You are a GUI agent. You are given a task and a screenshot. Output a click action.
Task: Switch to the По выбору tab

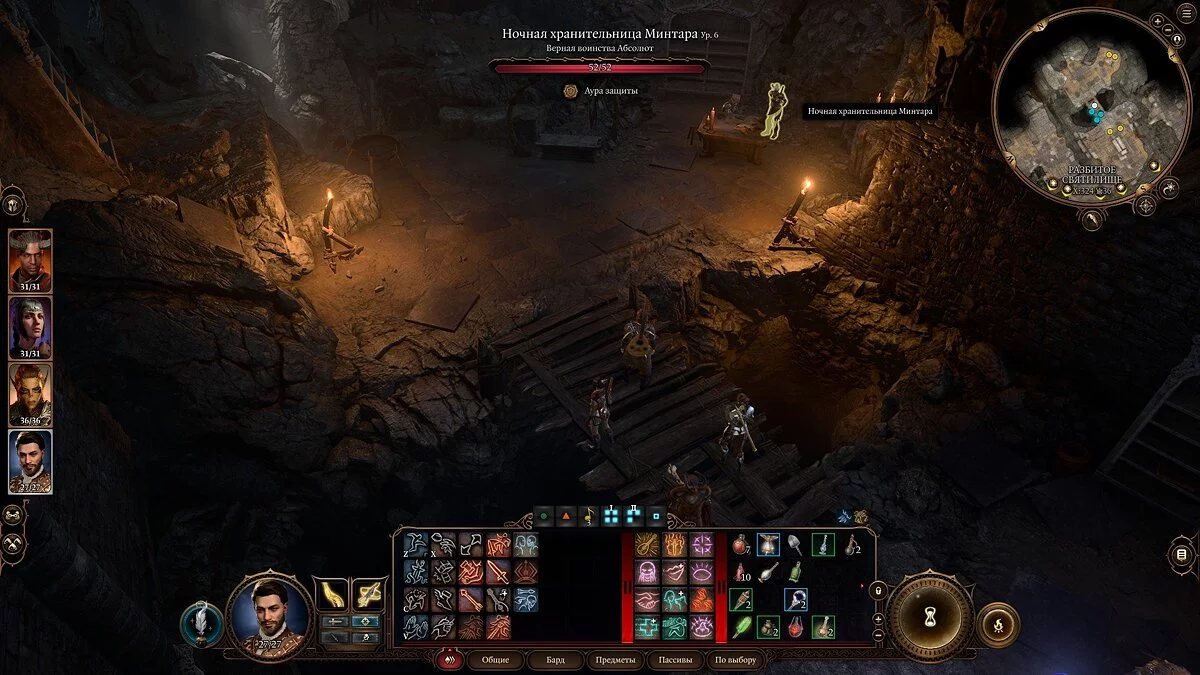pos(736,660)
